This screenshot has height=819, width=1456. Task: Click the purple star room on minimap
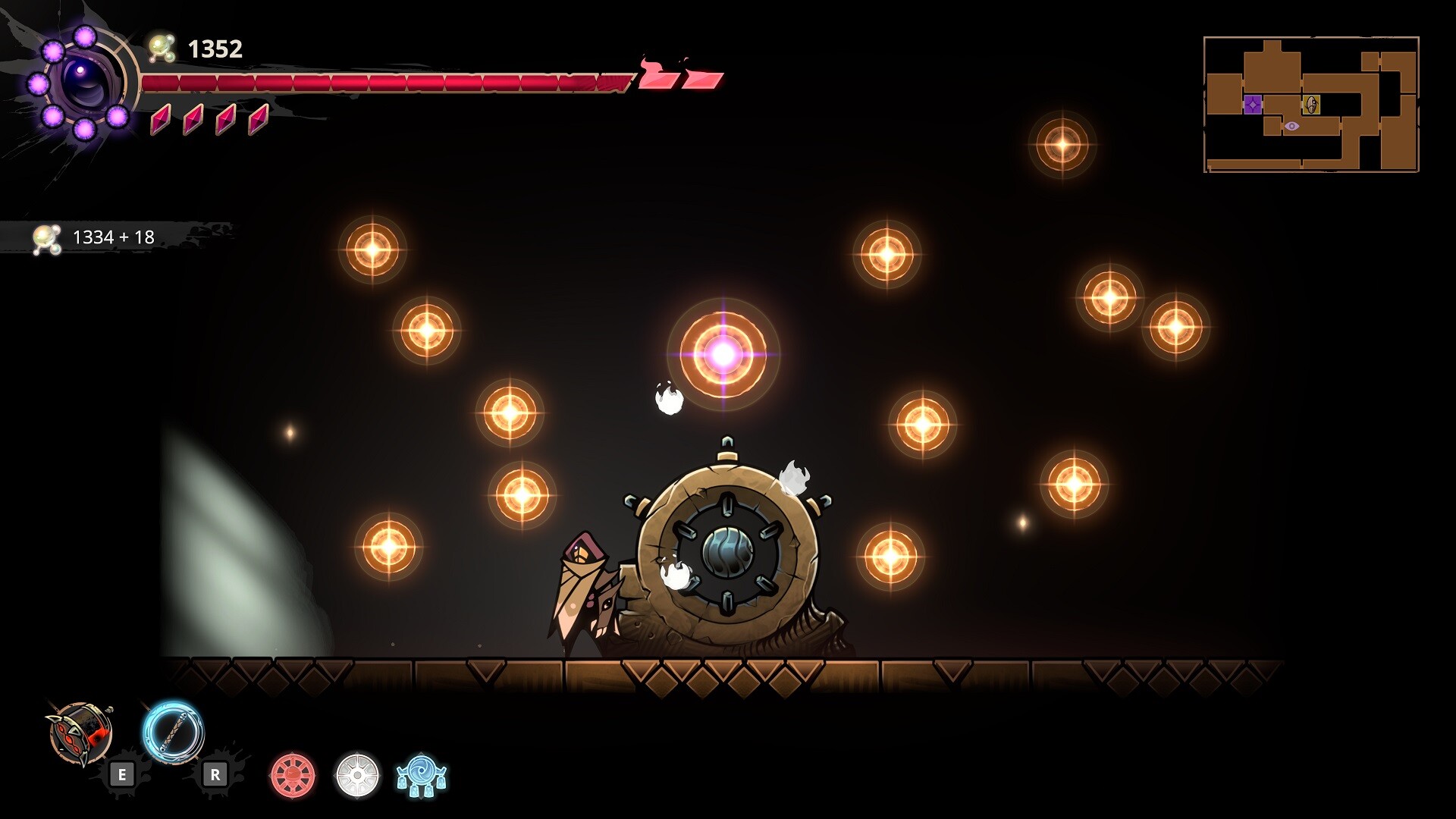point(1253,105)
